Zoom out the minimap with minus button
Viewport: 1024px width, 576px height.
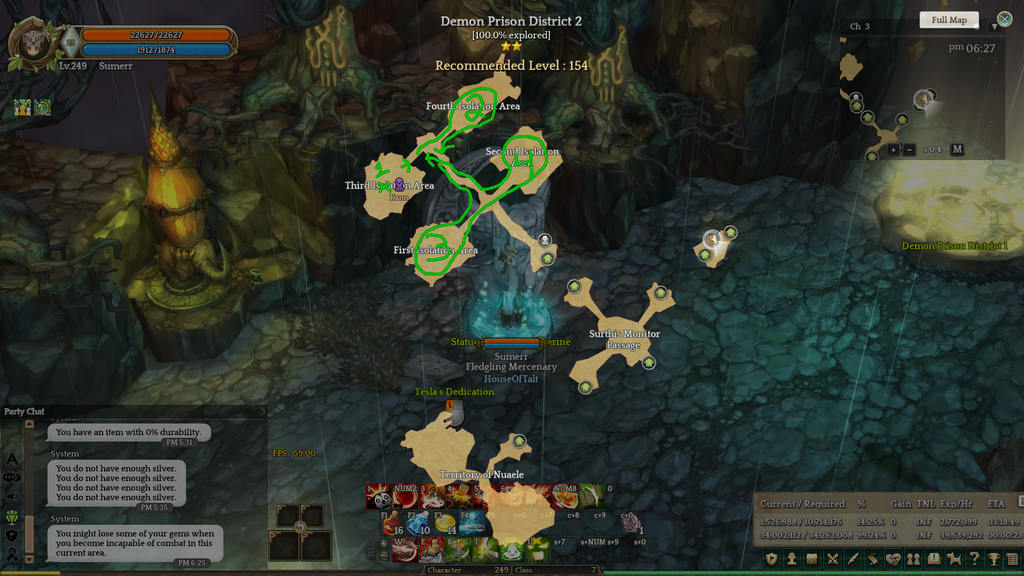909,149
